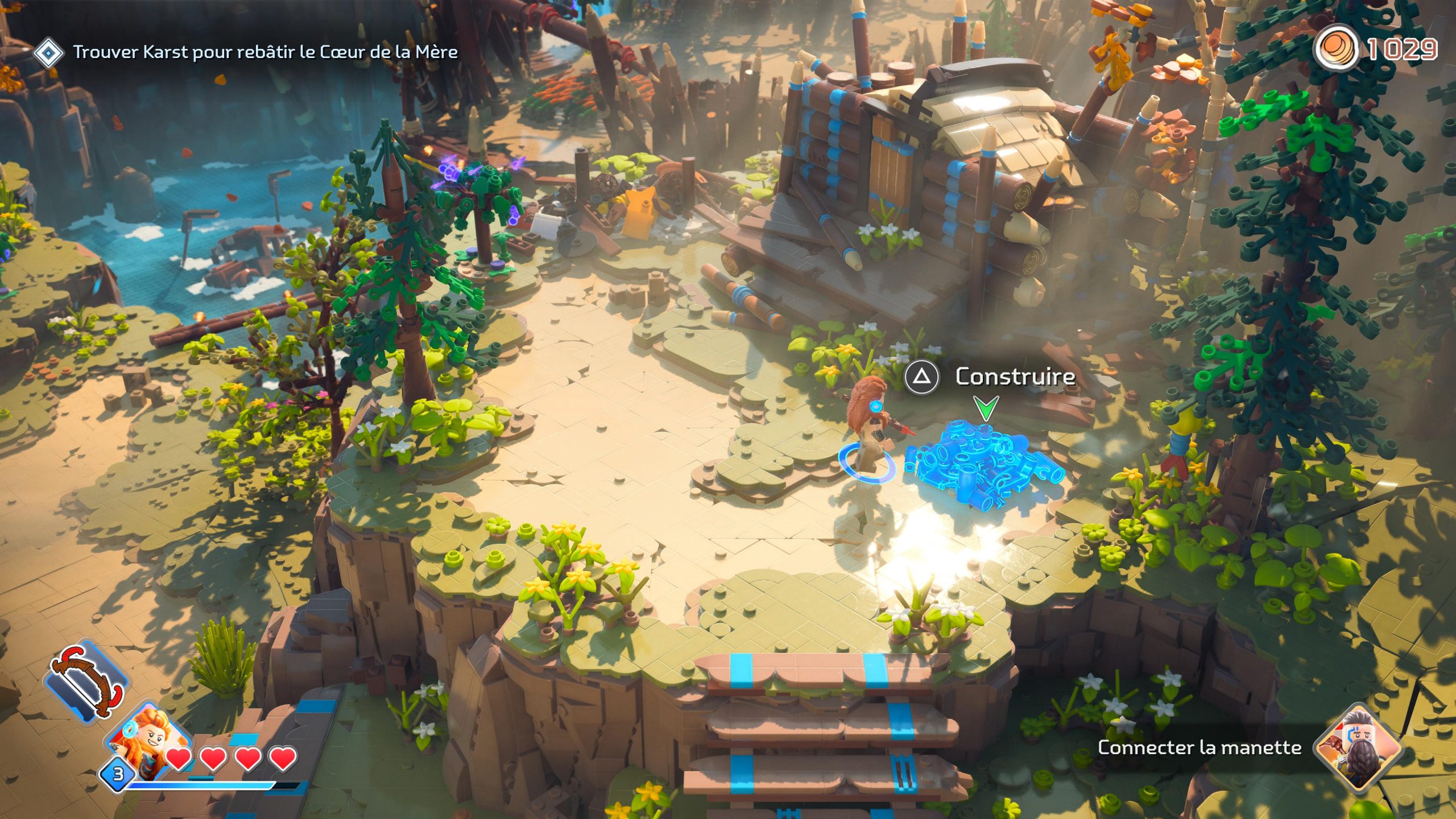Image resolution: width=1456 pixels, height=819 pixels.
Task: Choose the Connecter la manette prompt
Action: (1199, 747)
